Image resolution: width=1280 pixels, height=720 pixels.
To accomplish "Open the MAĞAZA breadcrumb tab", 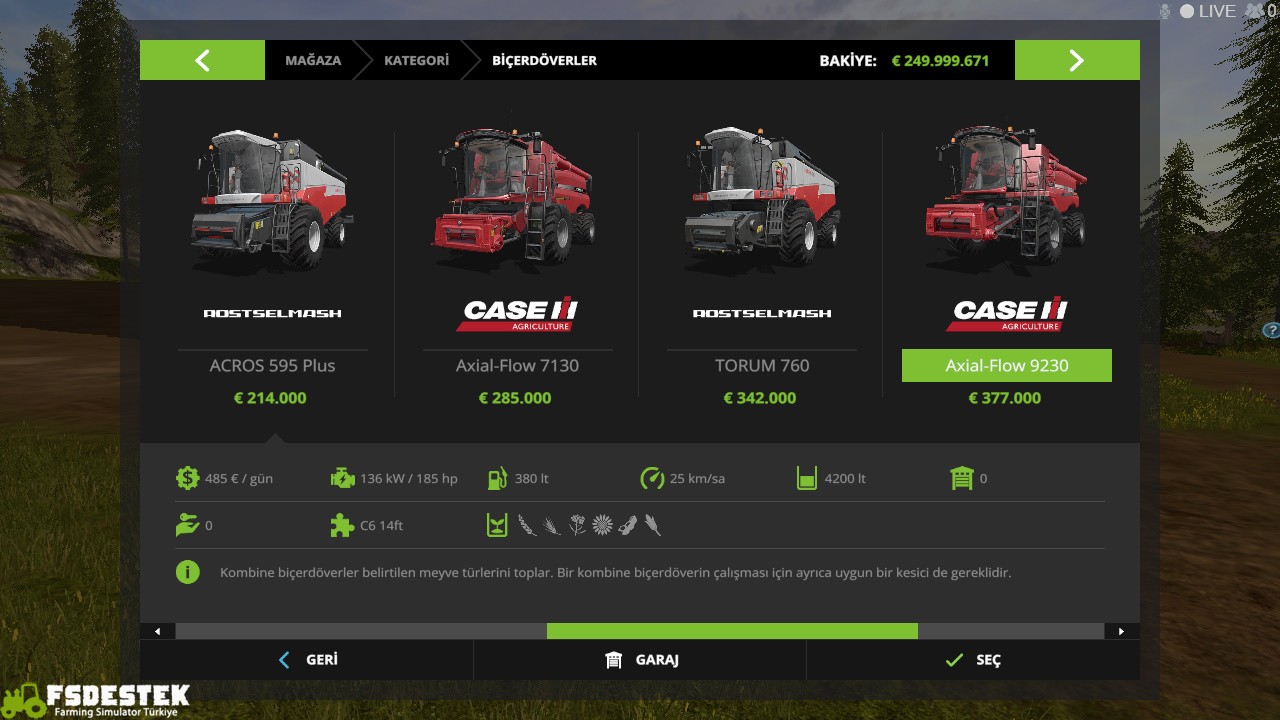I will (x=311, y=60).
